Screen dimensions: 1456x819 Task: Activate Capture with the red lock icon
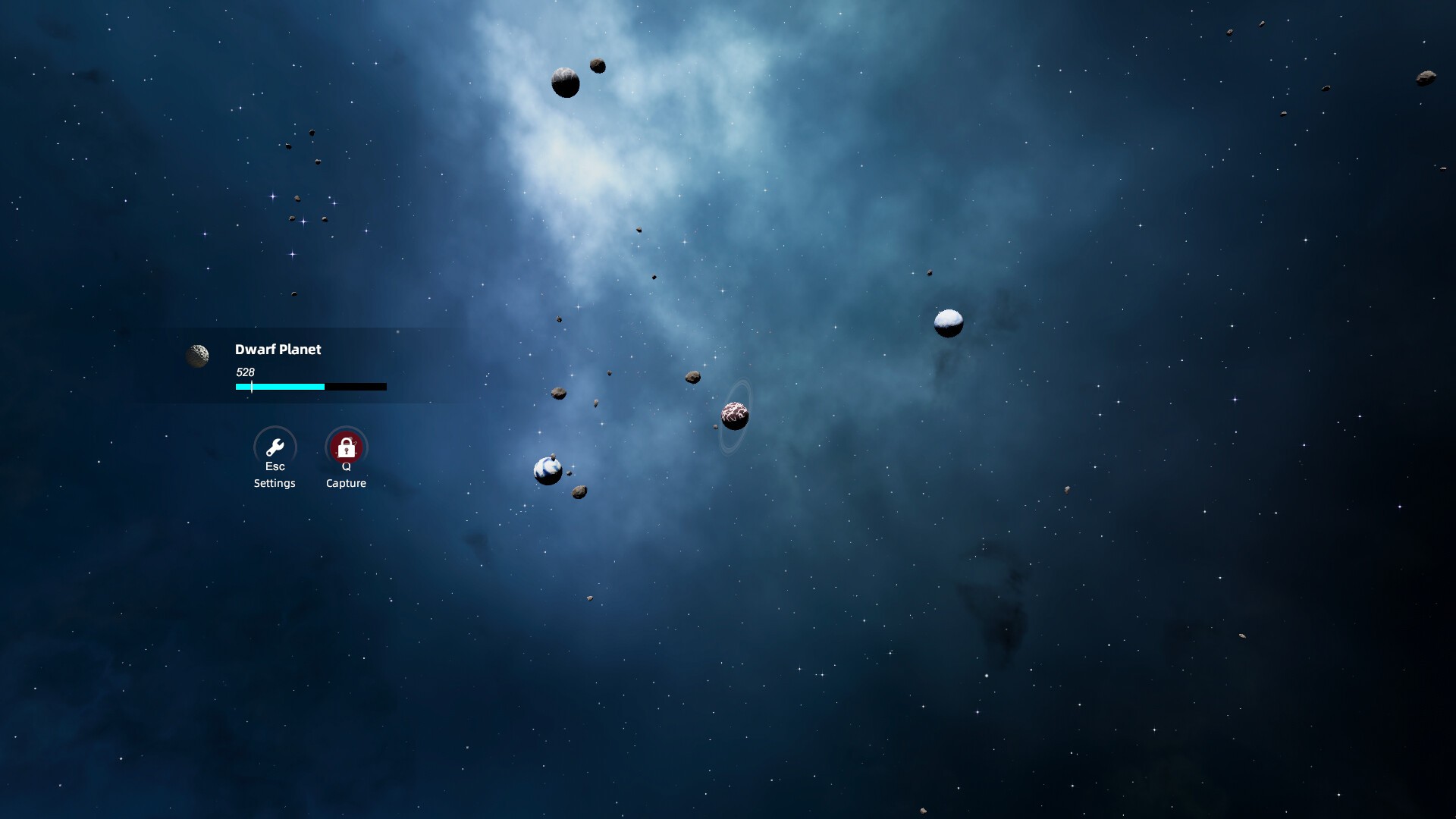[346, 447]
